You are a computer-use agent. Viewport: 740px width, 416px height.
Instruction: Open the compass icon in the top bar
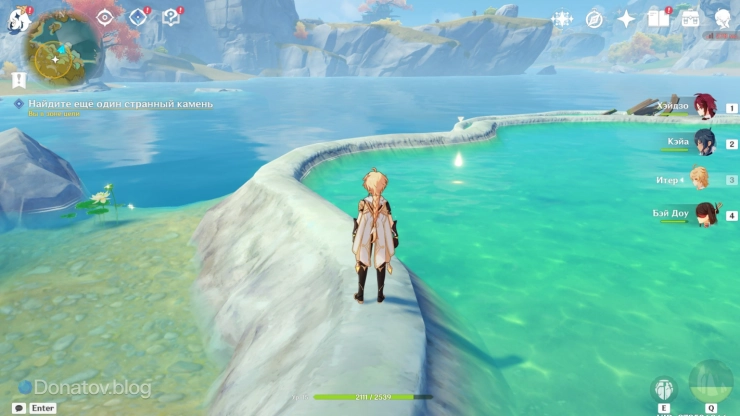(x=594, y=19)
